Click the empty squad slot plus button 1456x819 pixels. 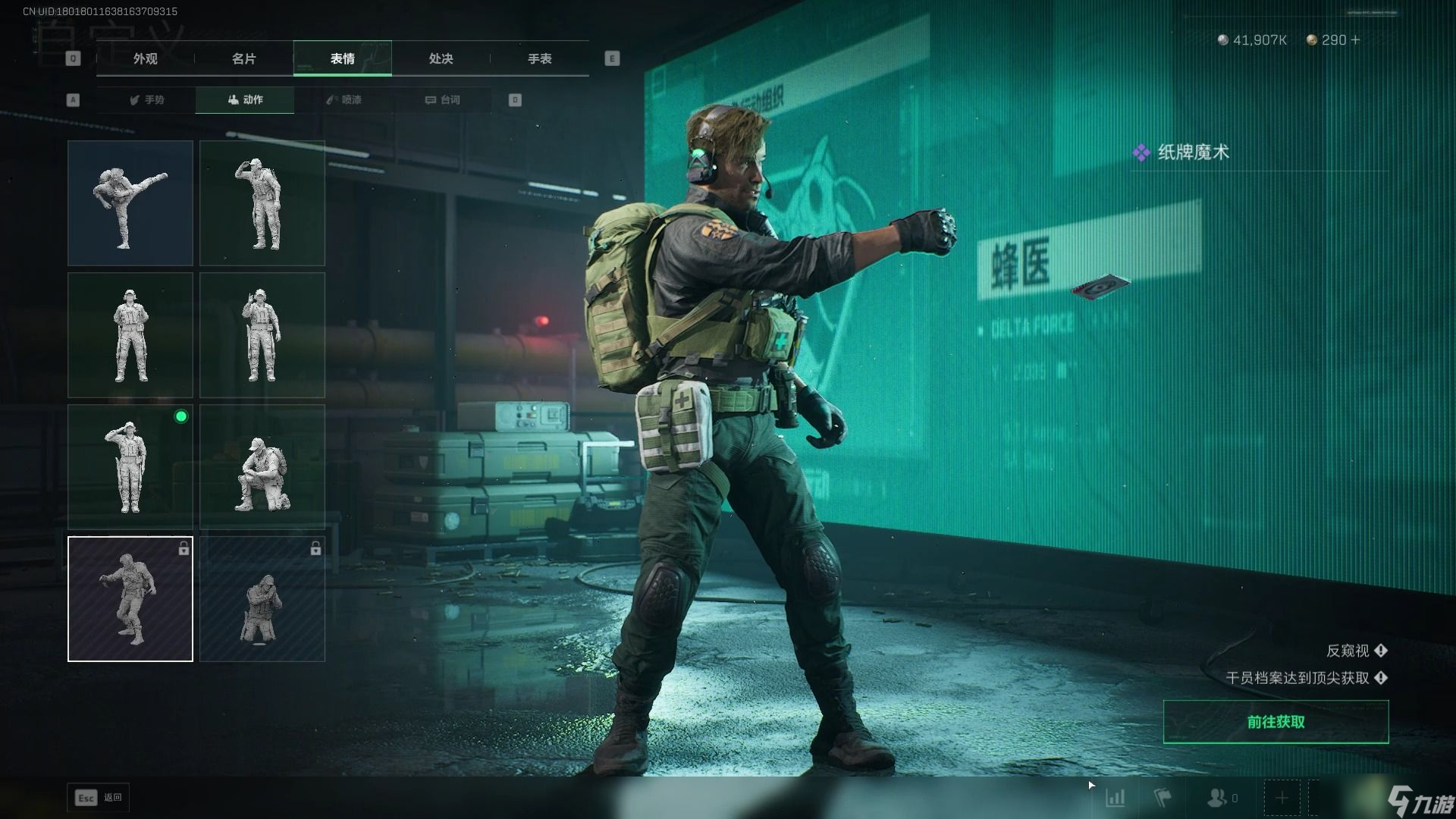tap(1282, 798)
